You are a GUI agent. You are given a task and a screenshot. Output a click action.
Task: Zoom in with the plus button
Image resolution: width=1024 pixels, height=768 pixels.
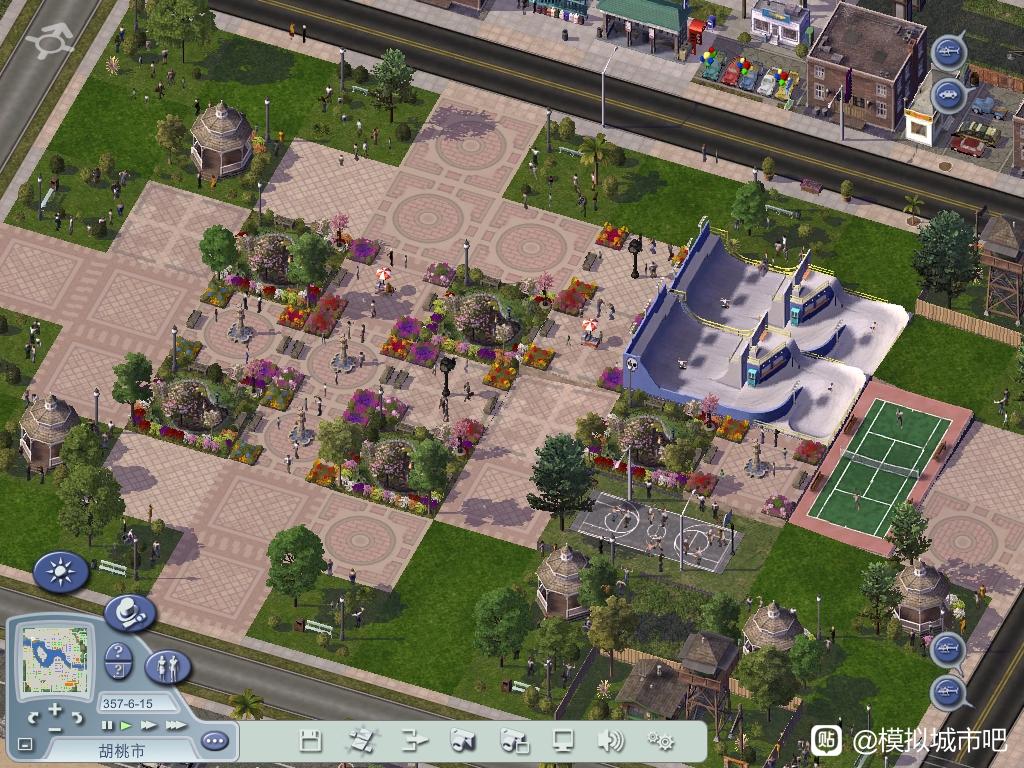click(55, 711)
